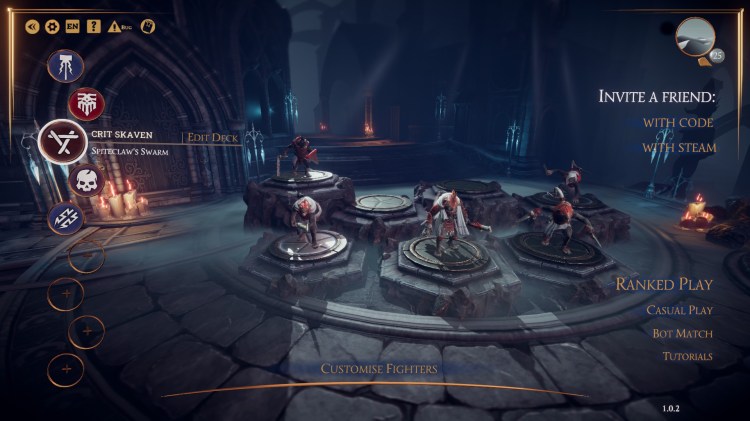Start Ranked Play
This screenshot has height=421, width=750.
point(663,285)
